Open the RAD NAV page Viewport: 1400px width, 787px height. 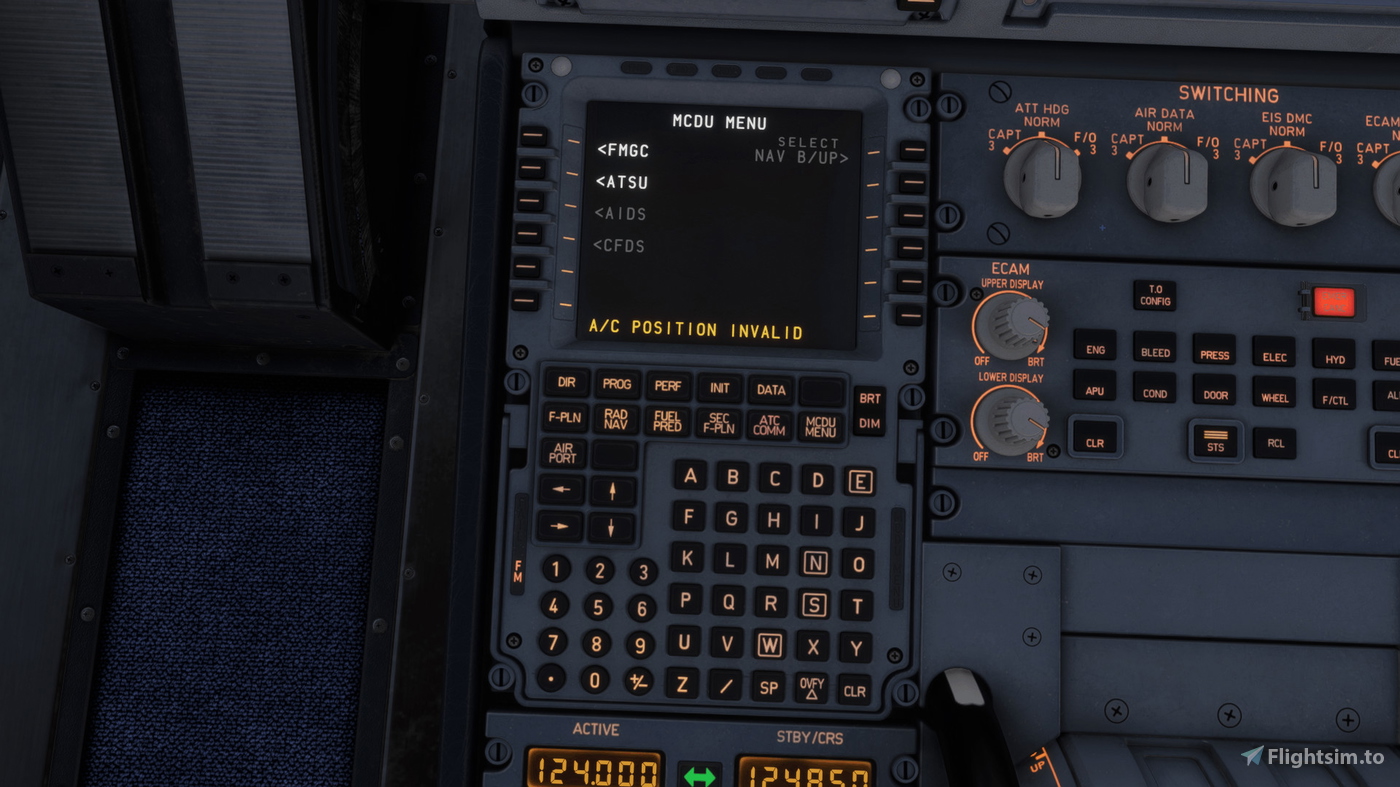coord(614,419)
